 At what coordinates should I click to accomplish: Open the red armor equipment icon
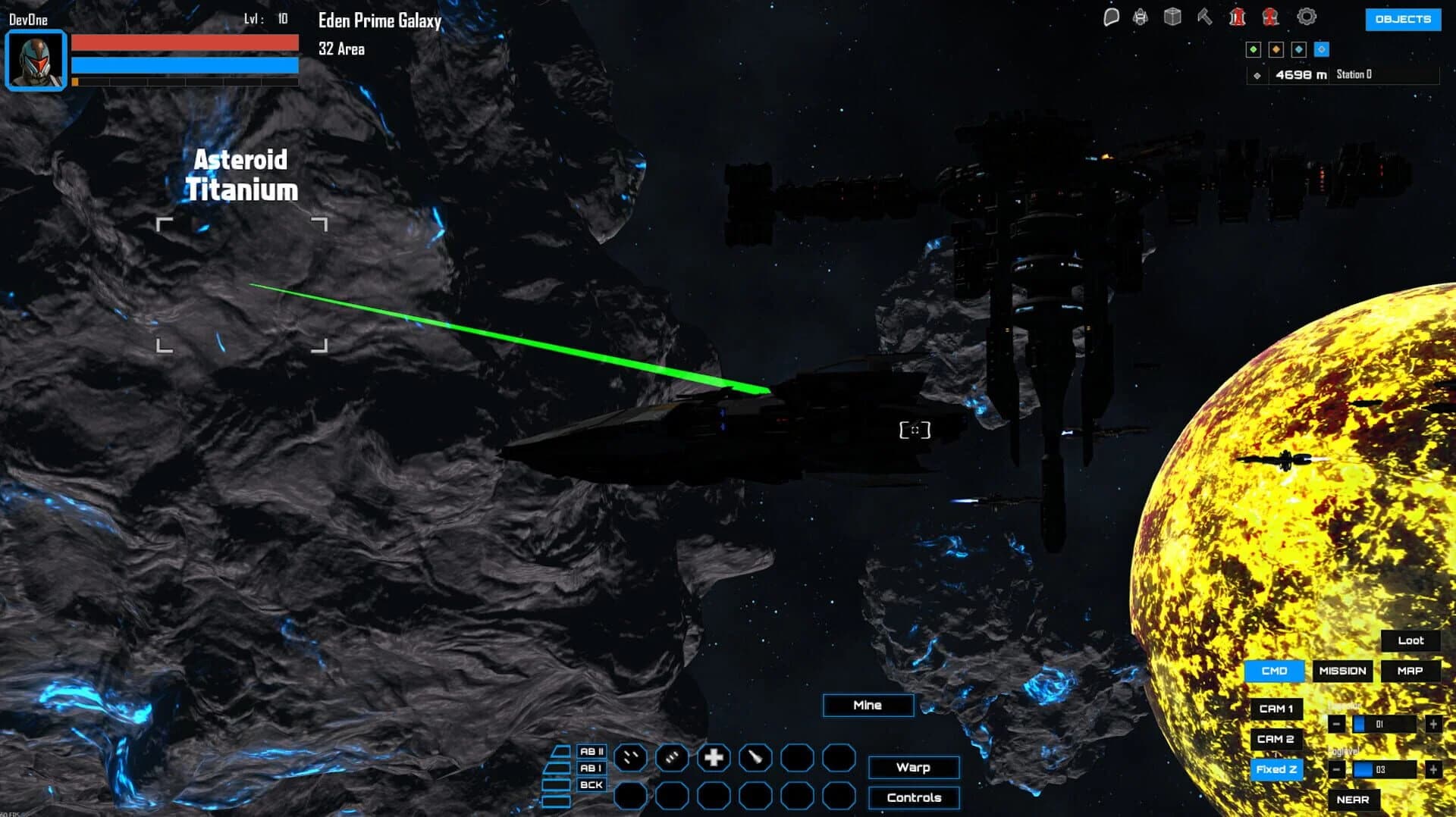(1236, 16)
